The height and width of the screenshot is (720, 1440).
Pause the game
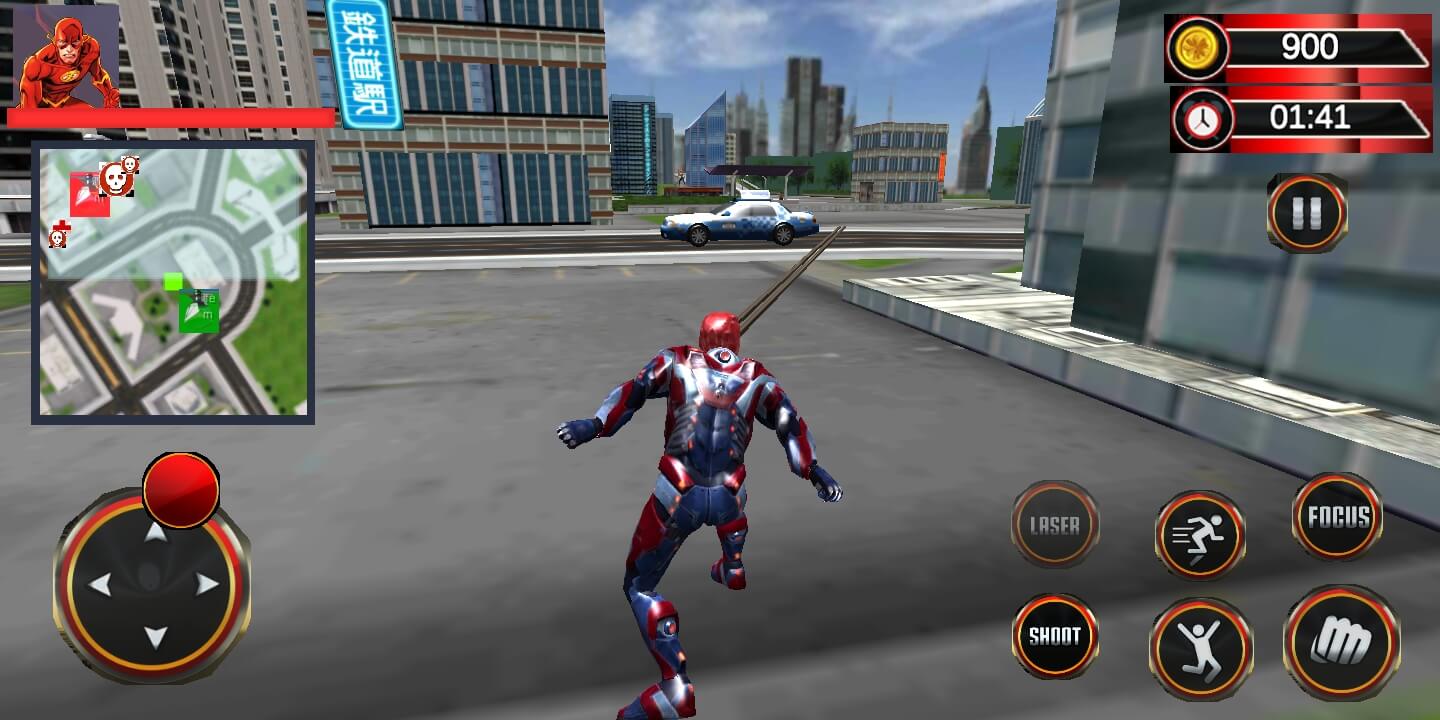coord(1306,213)
